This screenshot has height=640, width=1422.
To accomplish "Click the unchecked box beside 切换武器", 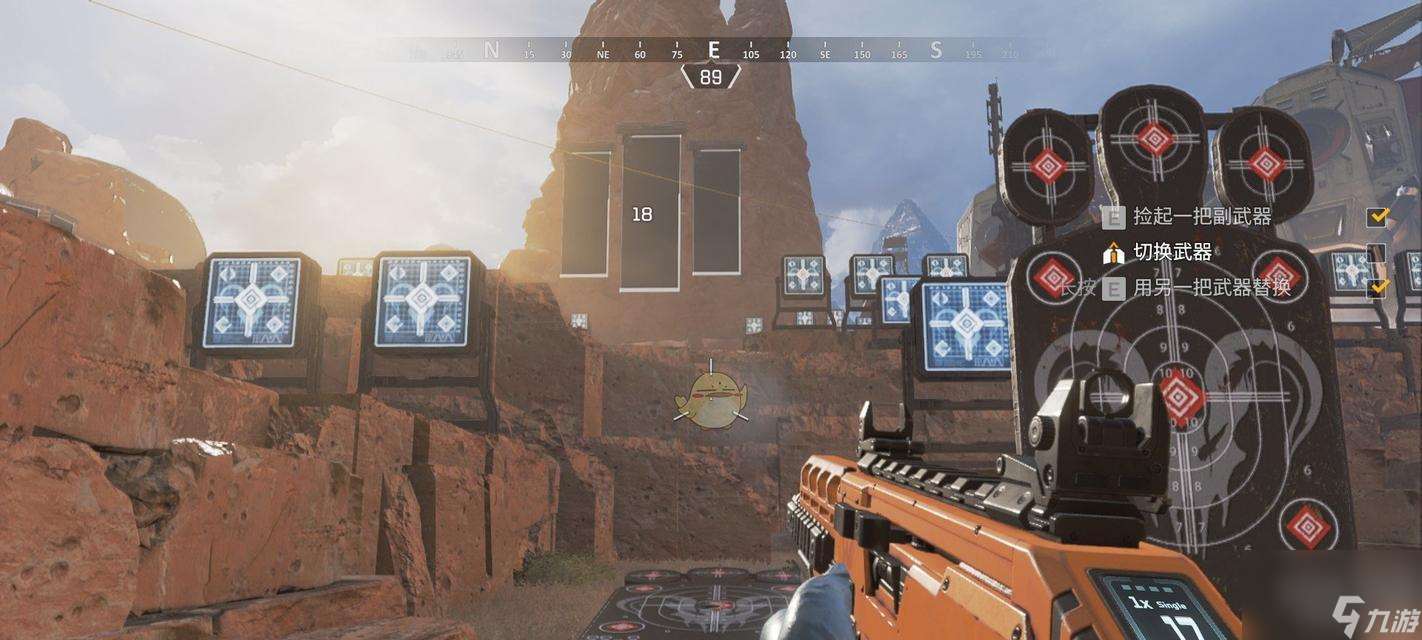I will click(x=1377, y=252).
